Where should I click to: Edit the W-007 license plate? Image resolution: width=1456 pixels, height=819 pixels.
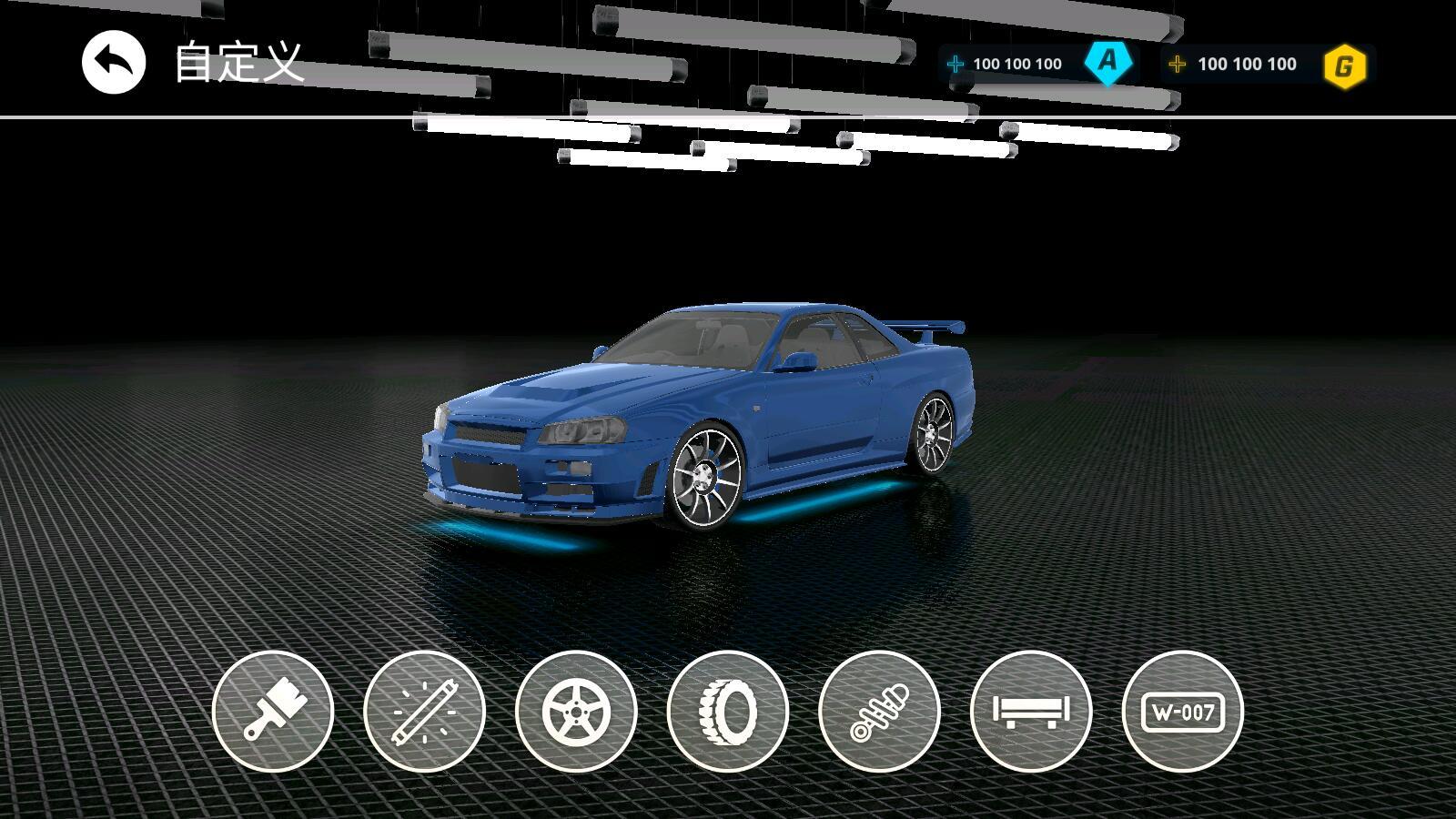tap(1182, 711)
